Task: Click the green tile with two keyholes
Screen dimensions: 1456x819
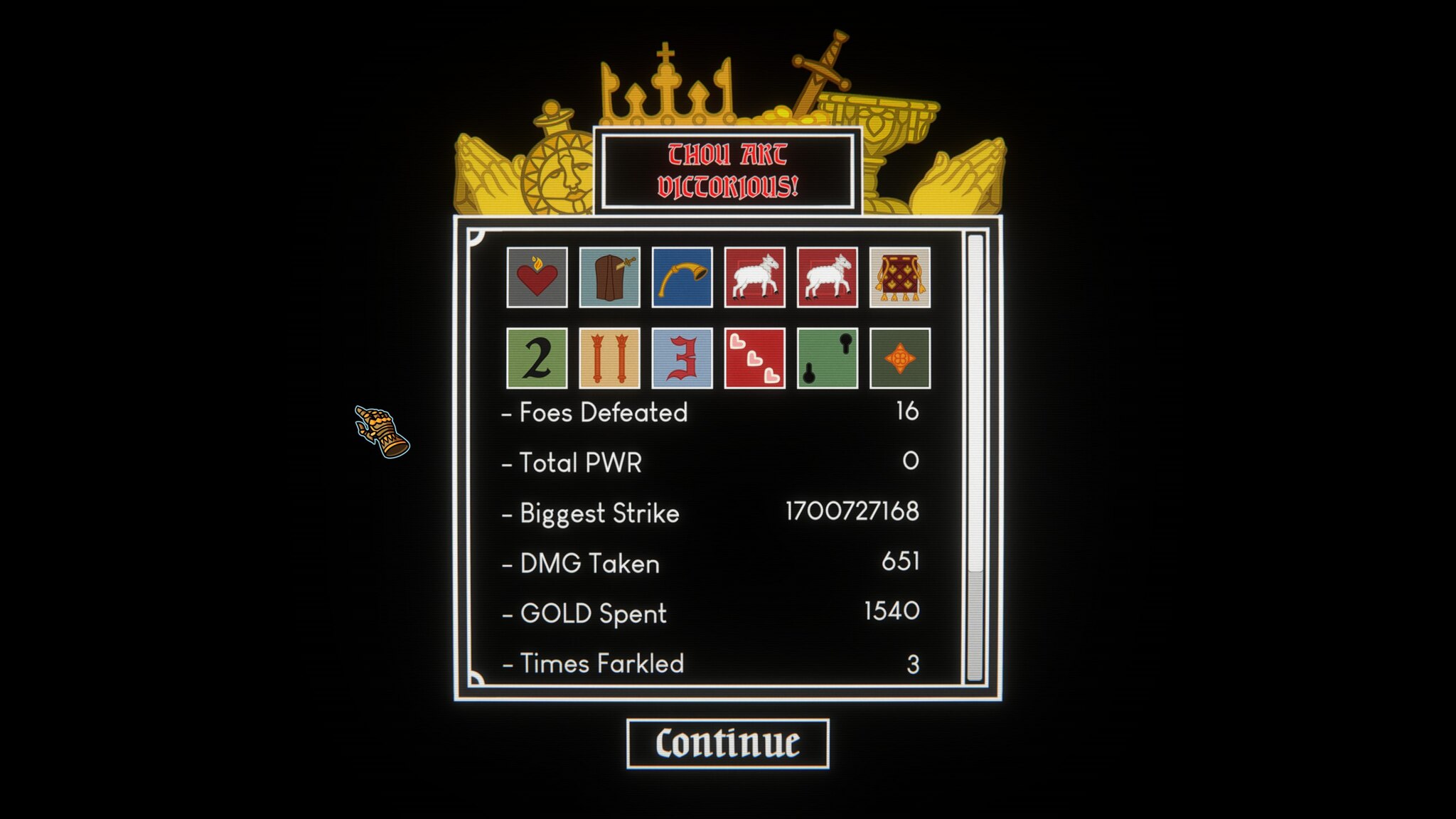Action: click(x=827, y=358)
